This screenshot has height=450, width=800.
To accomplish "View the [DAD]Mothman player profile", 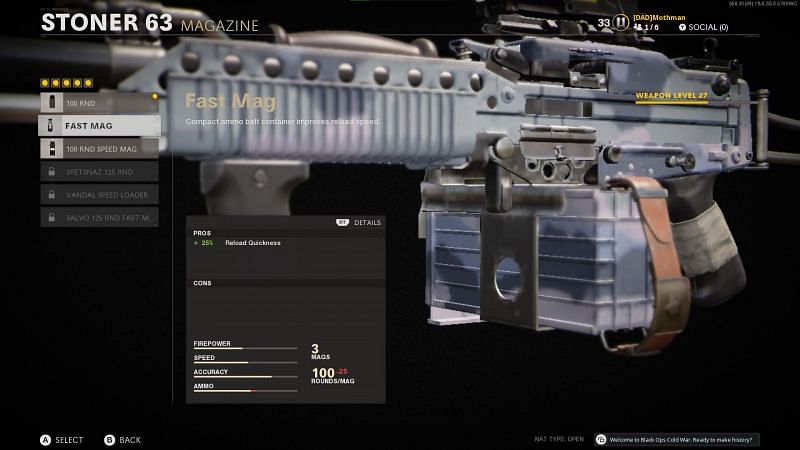I will click(x=660, y=17).
